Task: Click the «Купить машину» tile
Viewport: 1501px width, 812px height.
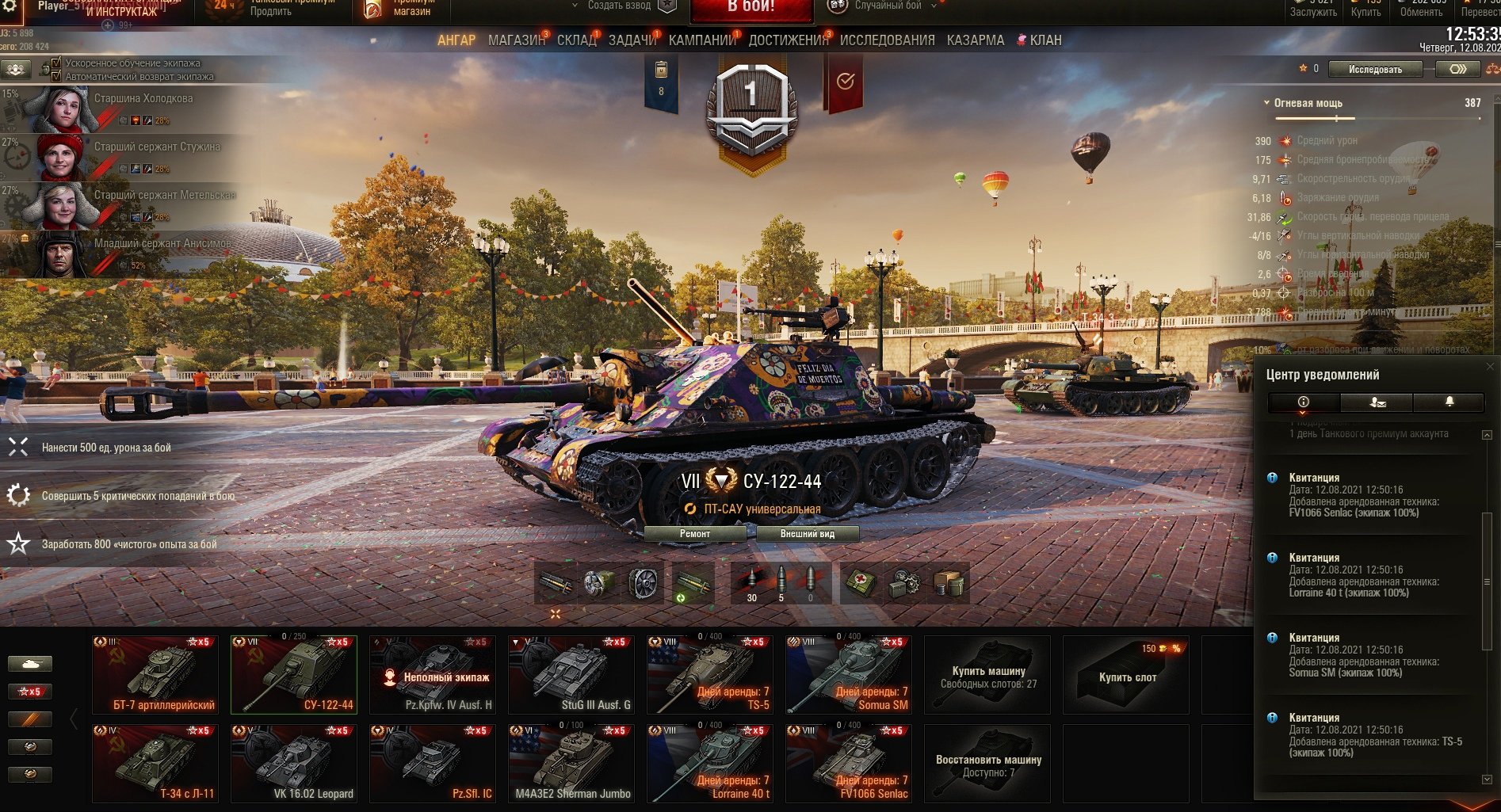Action: click(987, 675)
